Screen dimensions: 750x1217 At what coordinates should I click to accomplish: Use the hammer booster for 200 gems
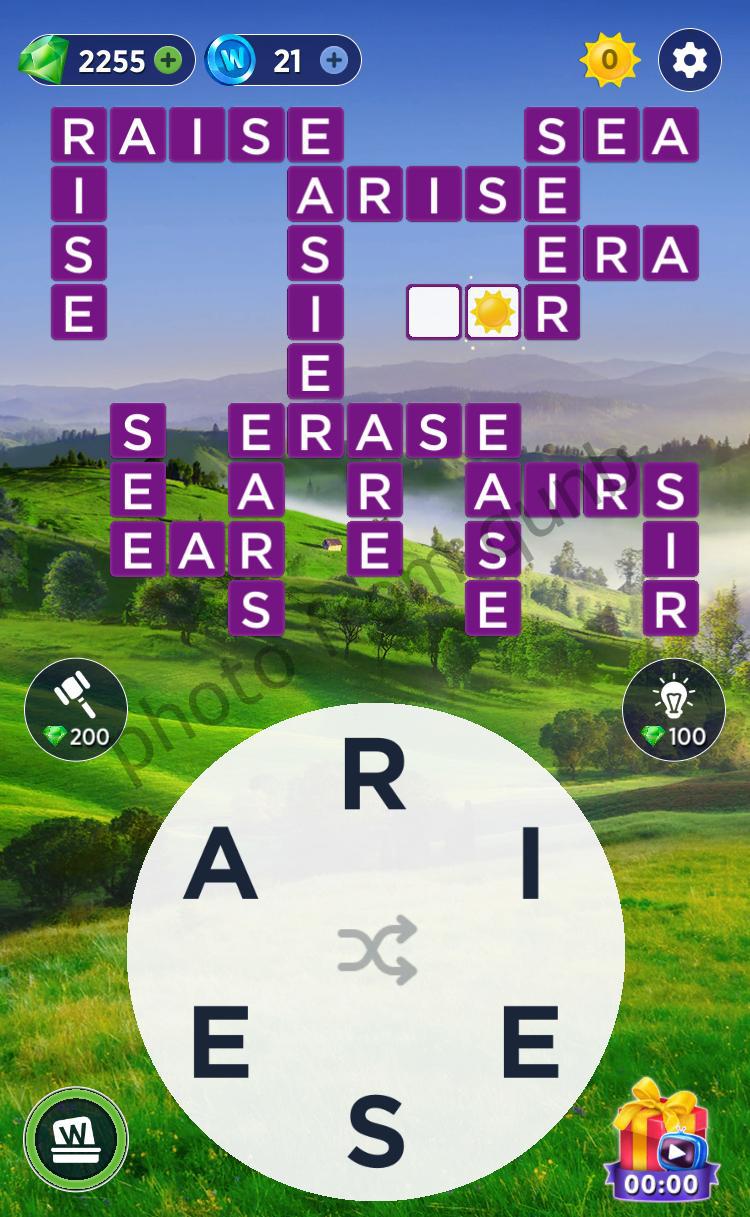pyautogui.click(x=76, y=708)
